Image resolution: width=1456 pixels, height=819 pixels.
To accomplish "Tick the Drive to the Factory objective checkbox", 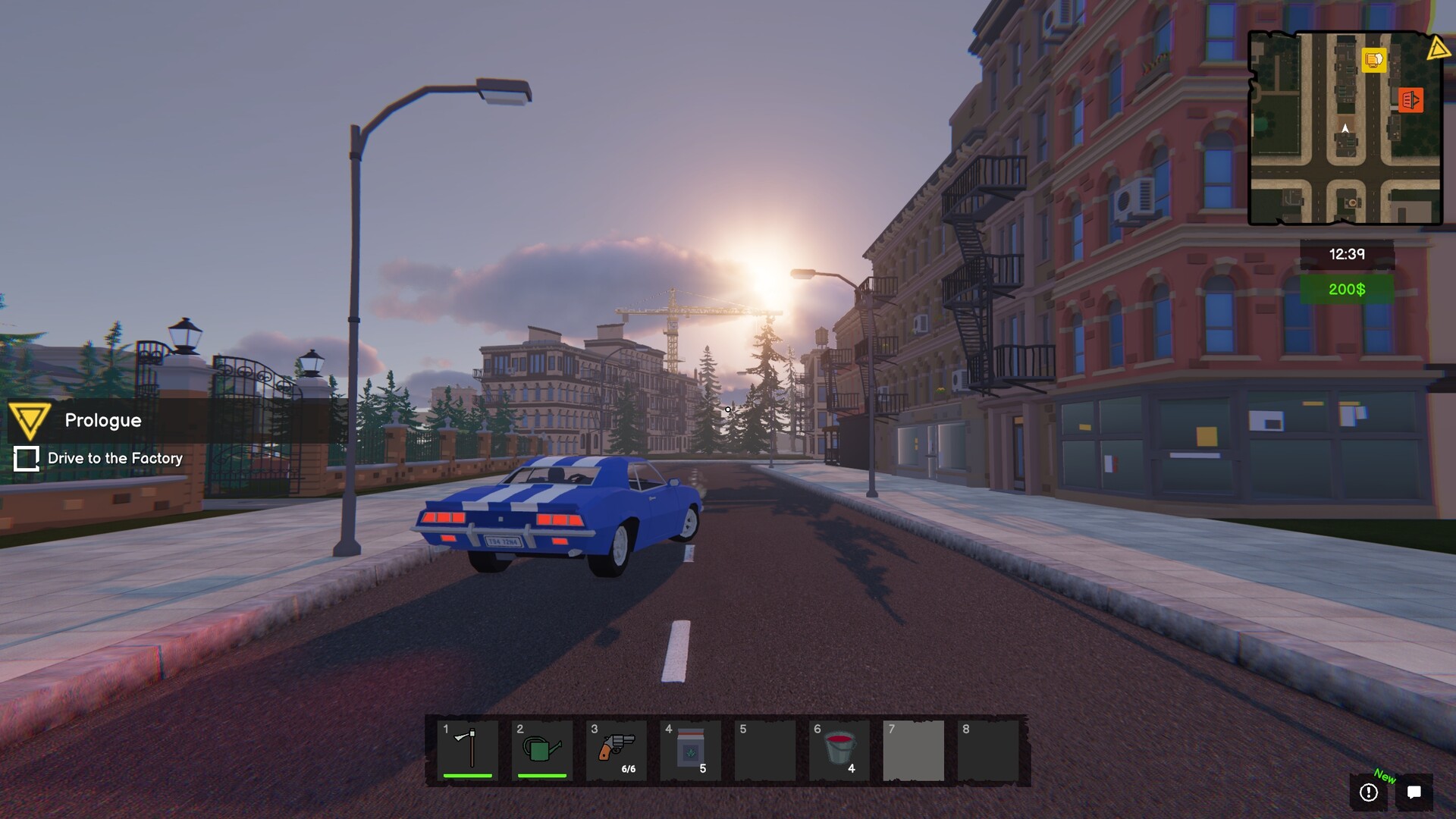I will (x=27, y=459).
